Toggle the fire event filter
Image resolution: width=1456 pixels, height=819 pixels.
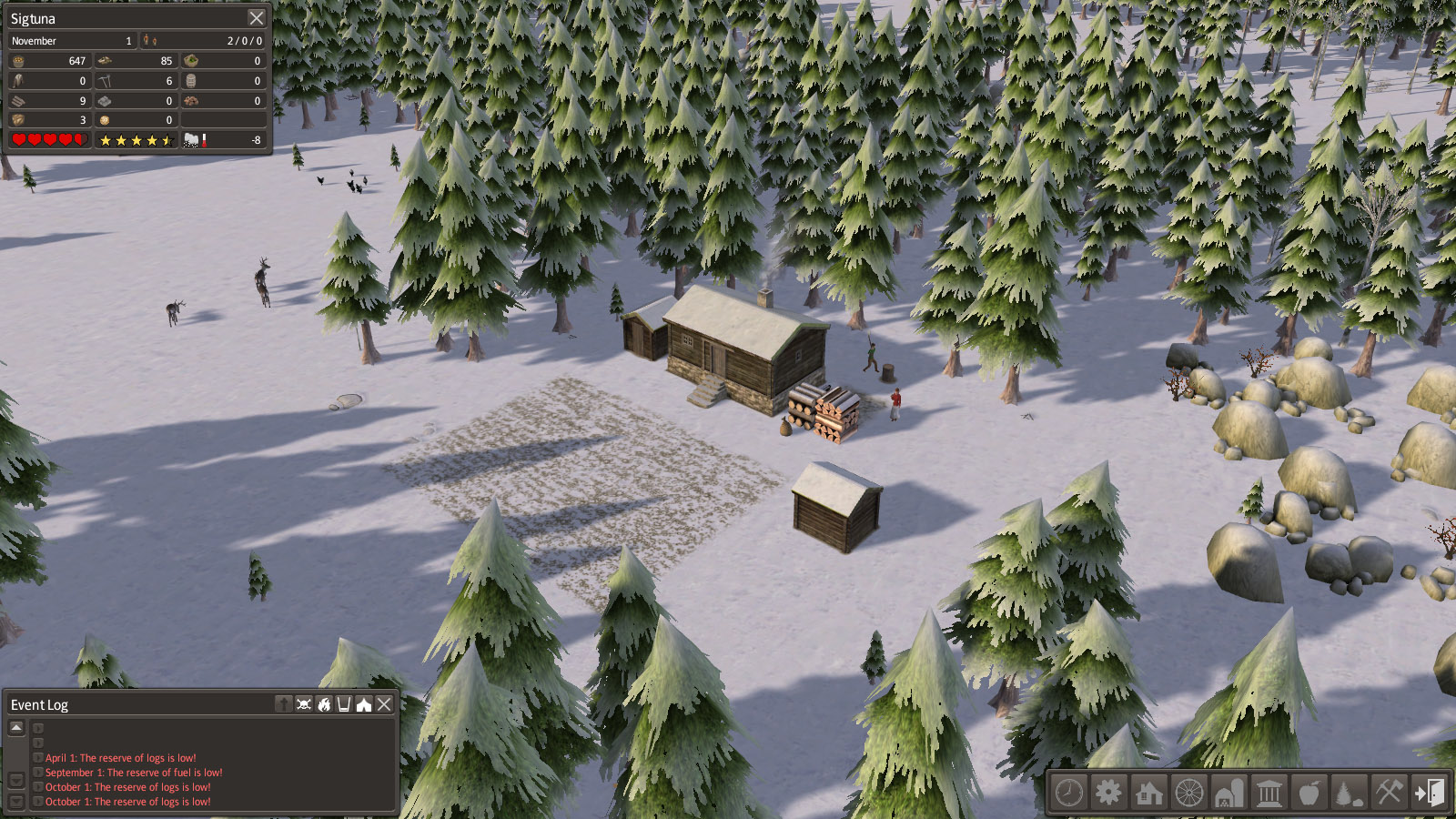click(x=324, y=704)
